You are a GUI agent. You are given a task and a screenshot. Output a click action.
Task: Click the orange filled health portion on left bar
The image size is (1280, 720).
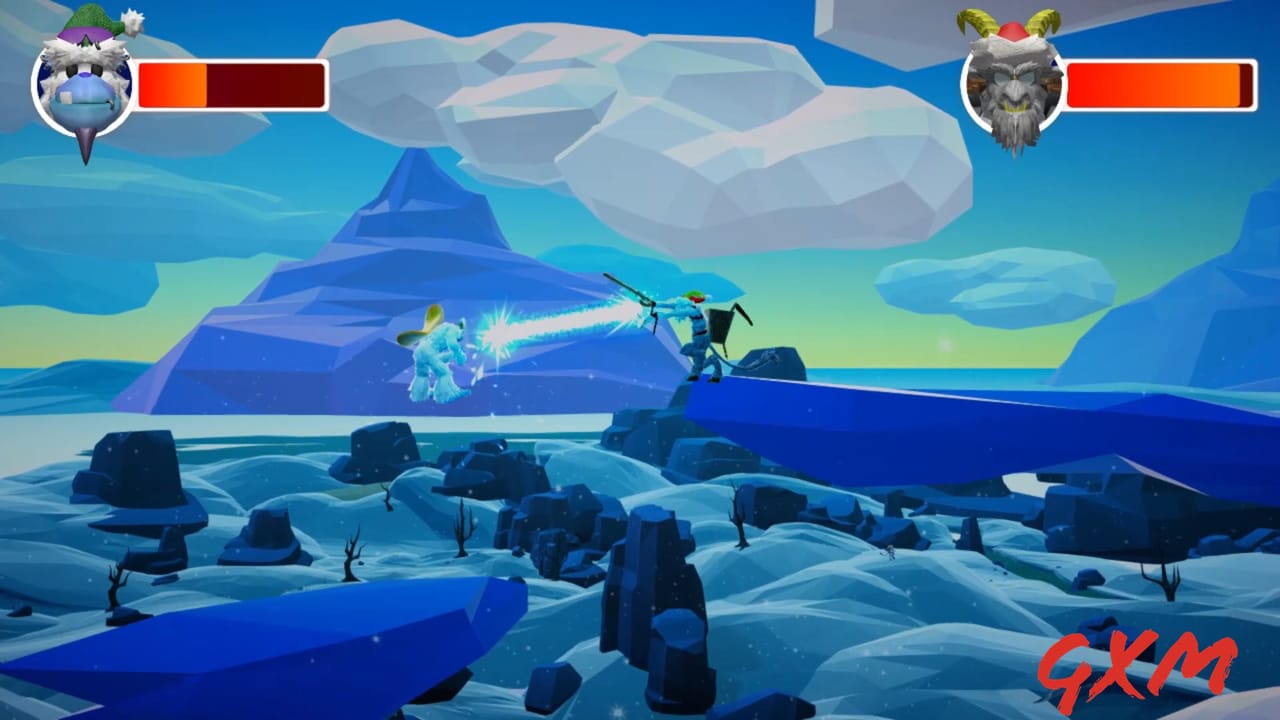pos(170,82)
